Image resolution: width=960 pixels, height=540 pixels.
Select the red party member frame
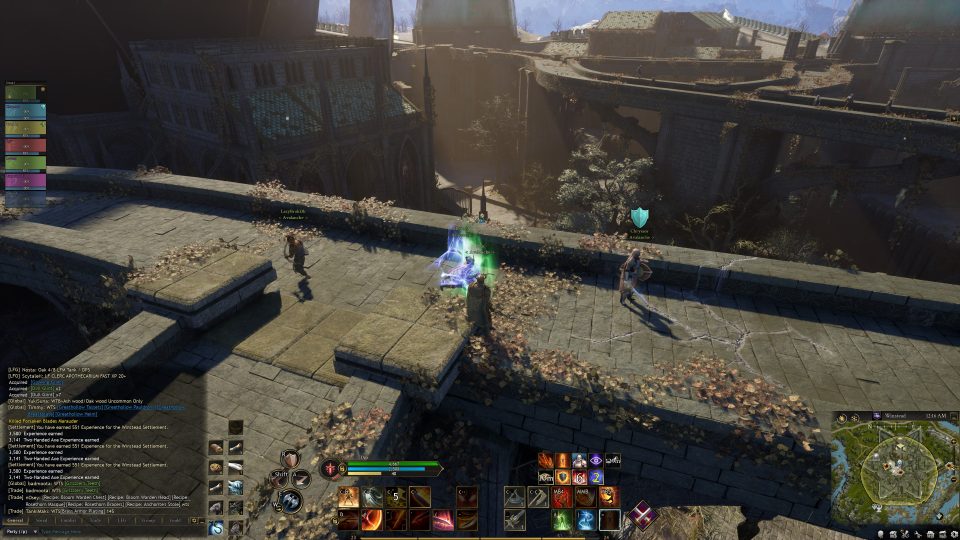pos(26,146)
